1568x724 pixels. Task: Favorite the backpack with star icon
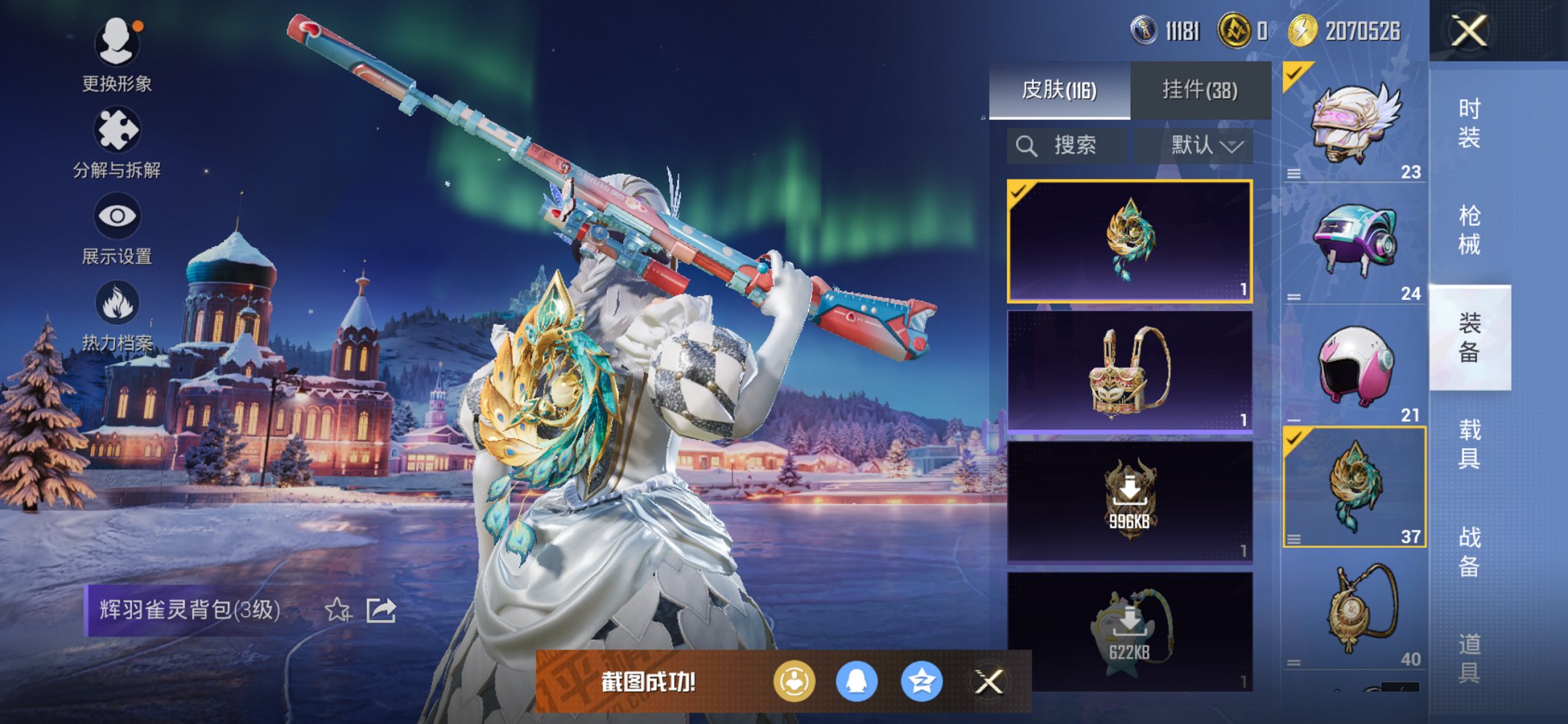coord(337,610)
